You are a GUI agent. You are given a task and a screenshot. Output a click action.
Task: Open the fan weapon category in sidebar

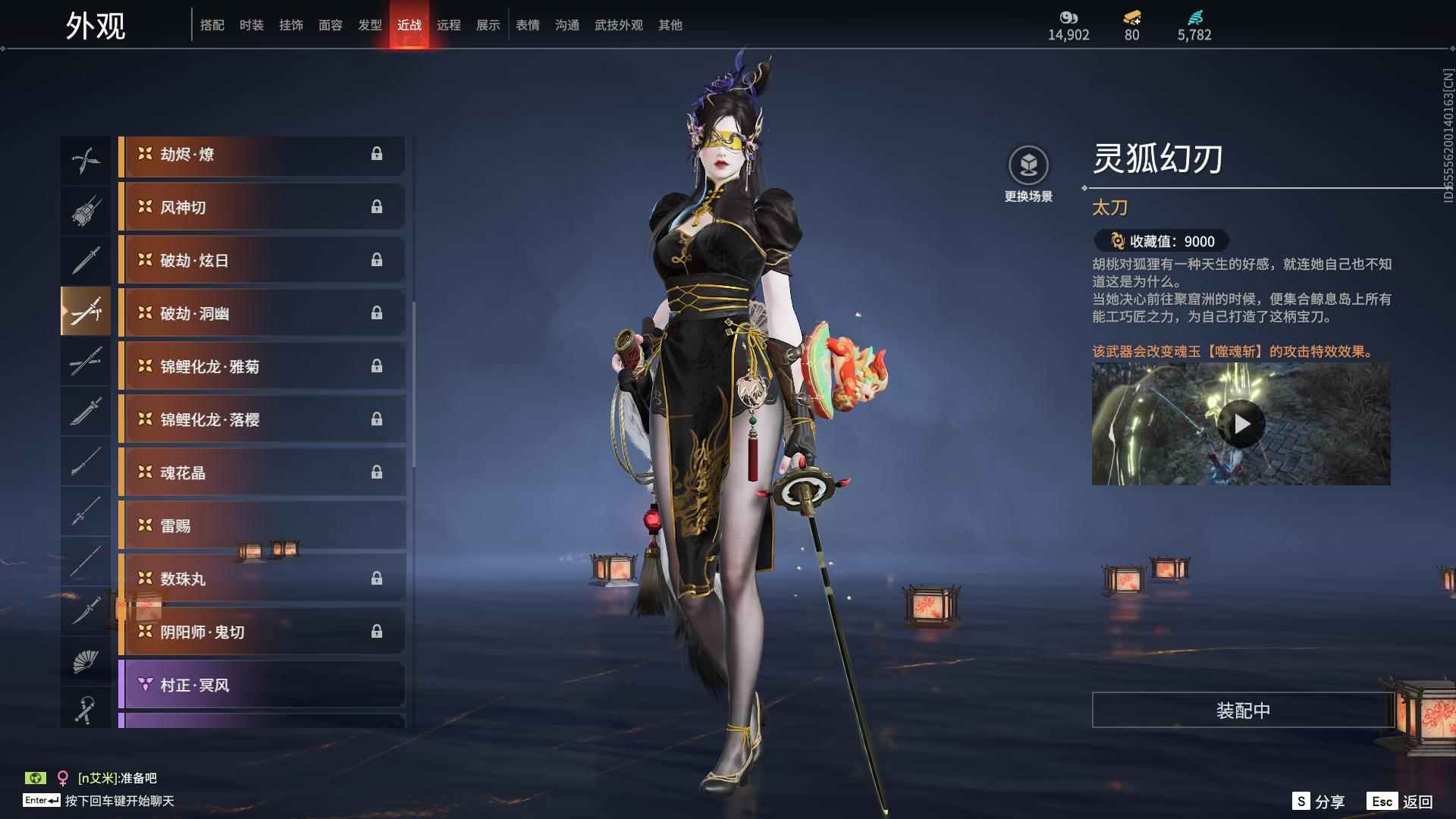click(x=86, y=660)
